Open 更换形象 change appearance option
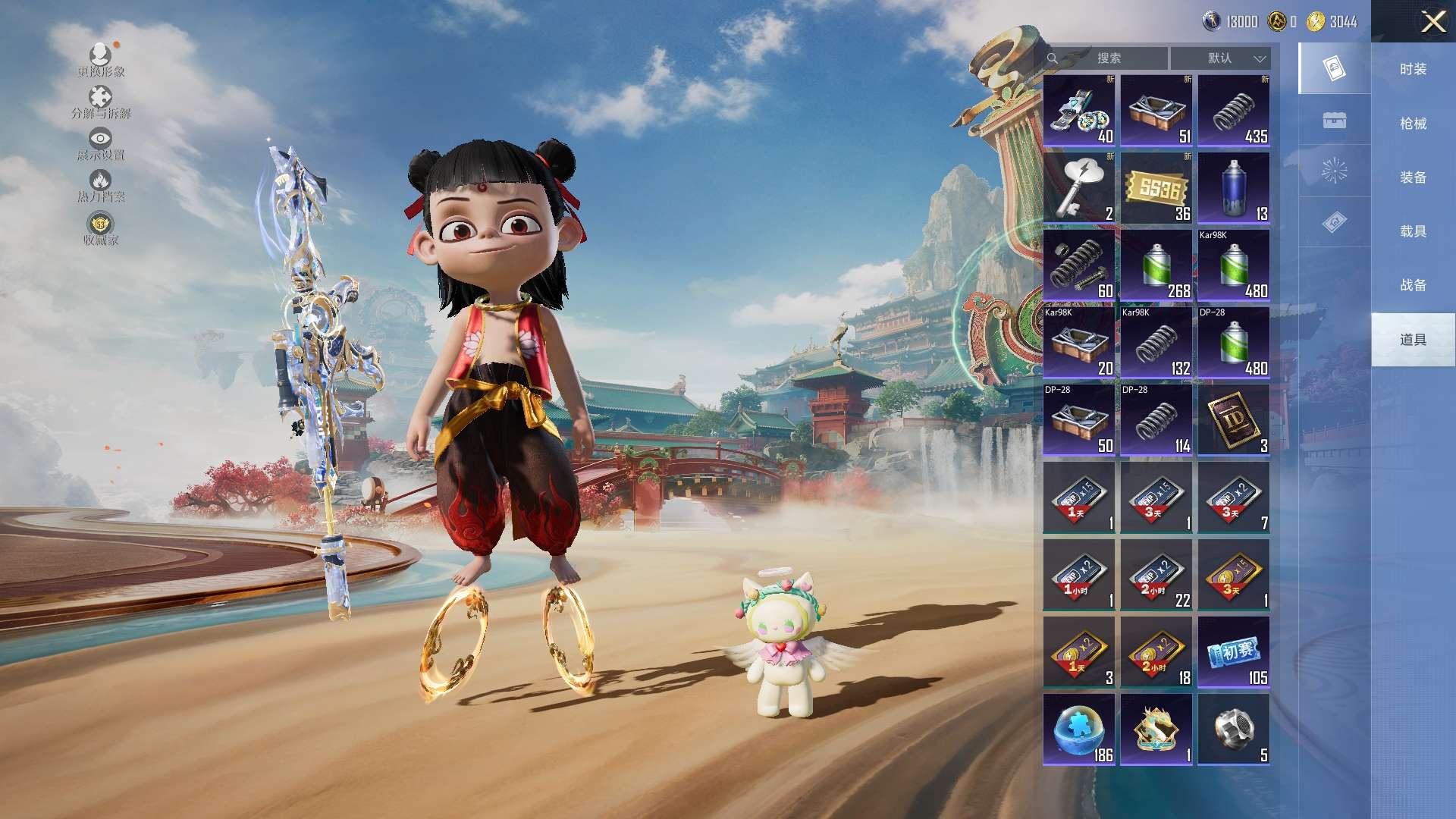 [x=100, y=60]
